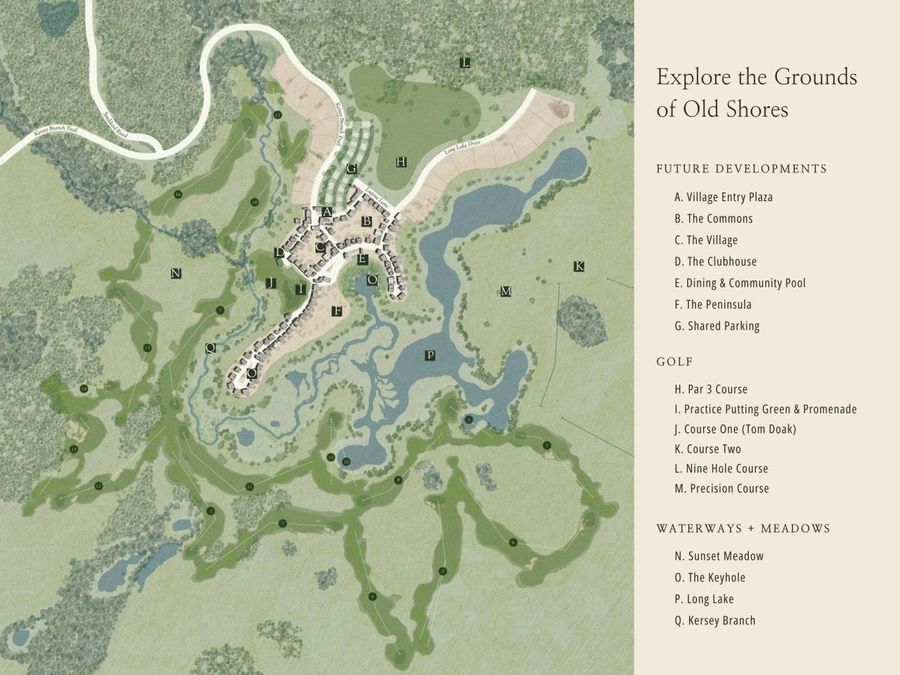Choose The Commons in the legend
This screenshot has width=900, height=675.
pos(713,219)
